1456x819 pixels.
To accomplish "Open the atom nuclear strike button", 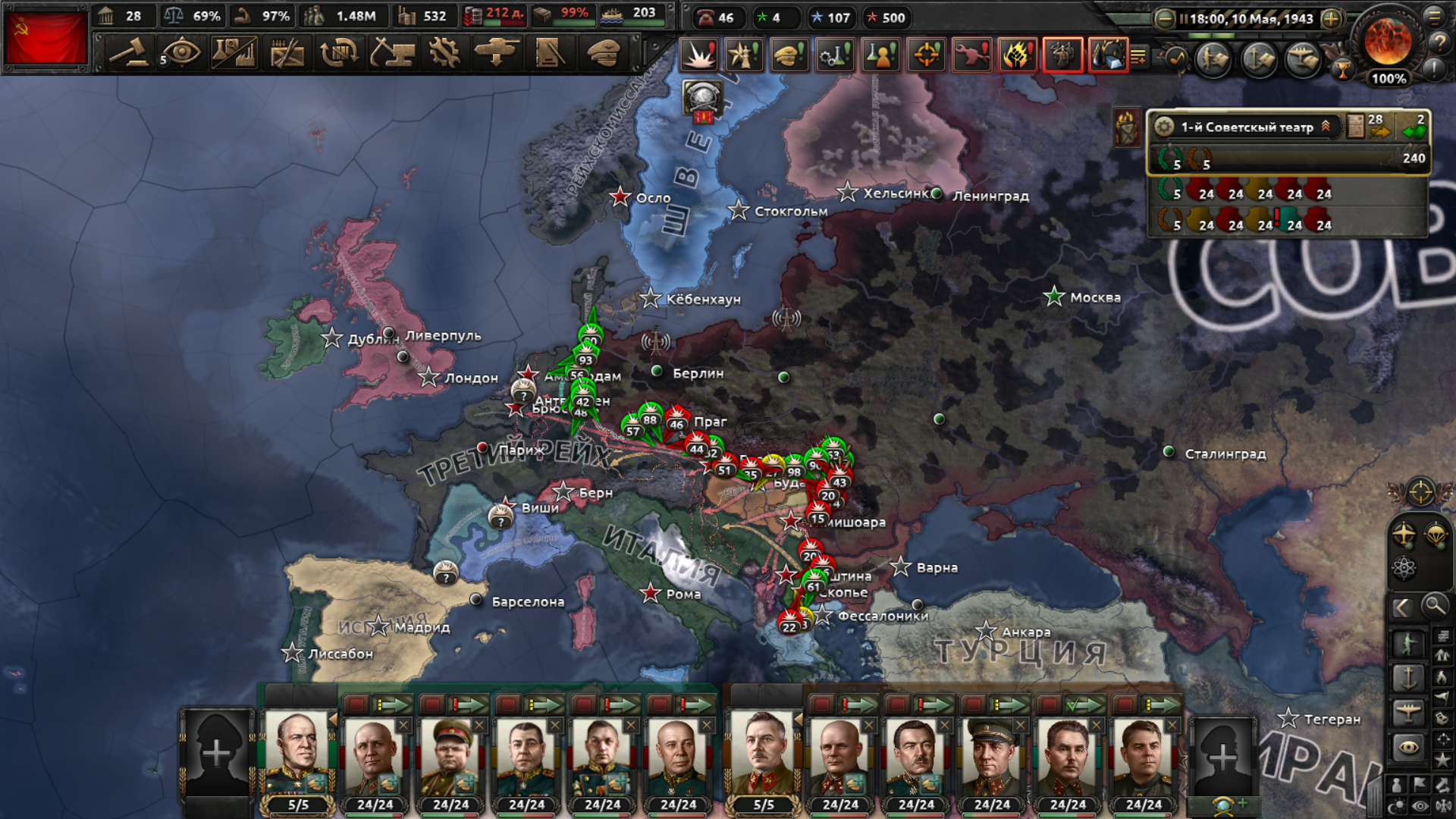I will [1404, 568].
